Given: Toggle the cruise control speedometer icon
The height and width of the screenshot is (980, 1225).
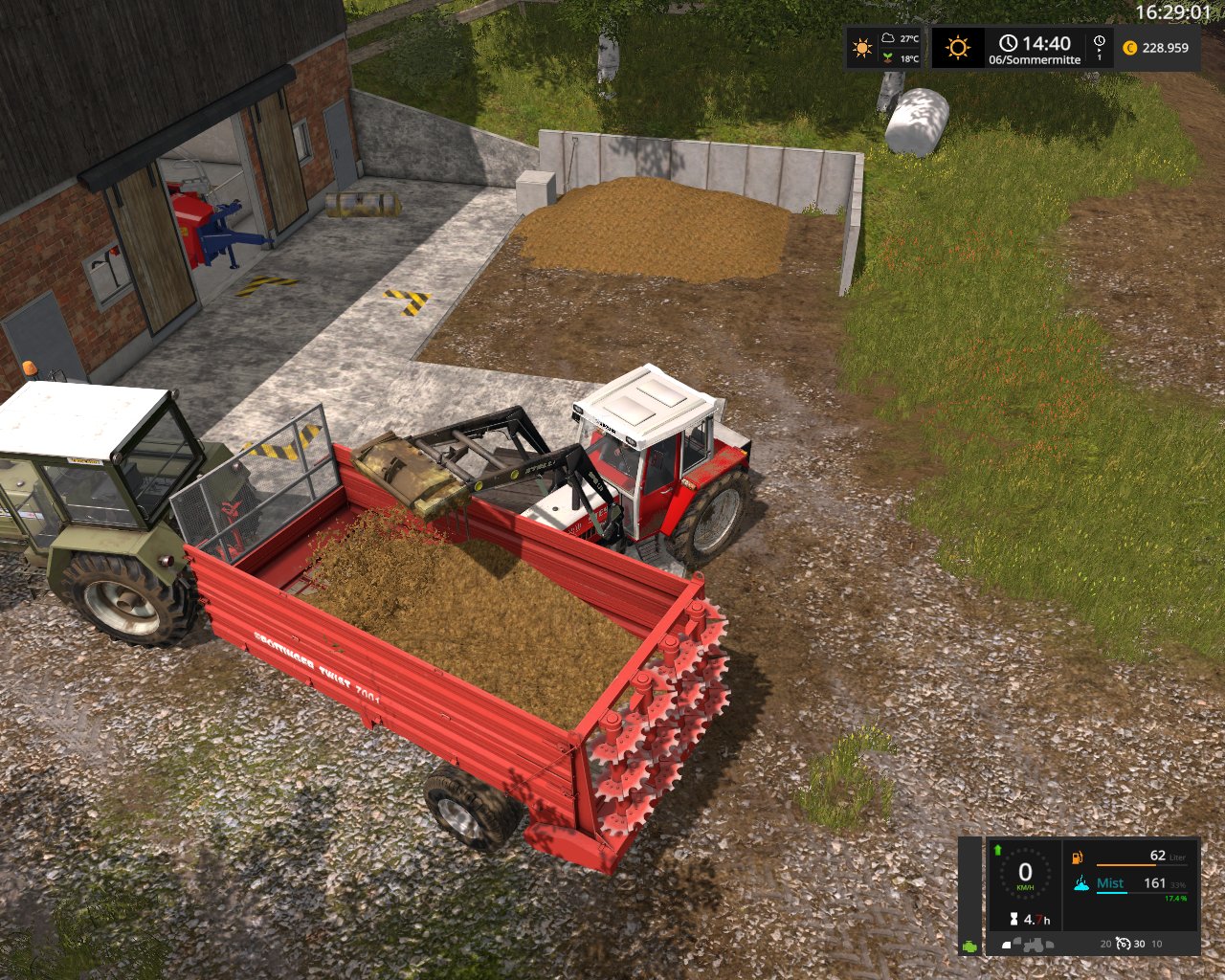Looking at the screenshot, I should click(1121, 944).
